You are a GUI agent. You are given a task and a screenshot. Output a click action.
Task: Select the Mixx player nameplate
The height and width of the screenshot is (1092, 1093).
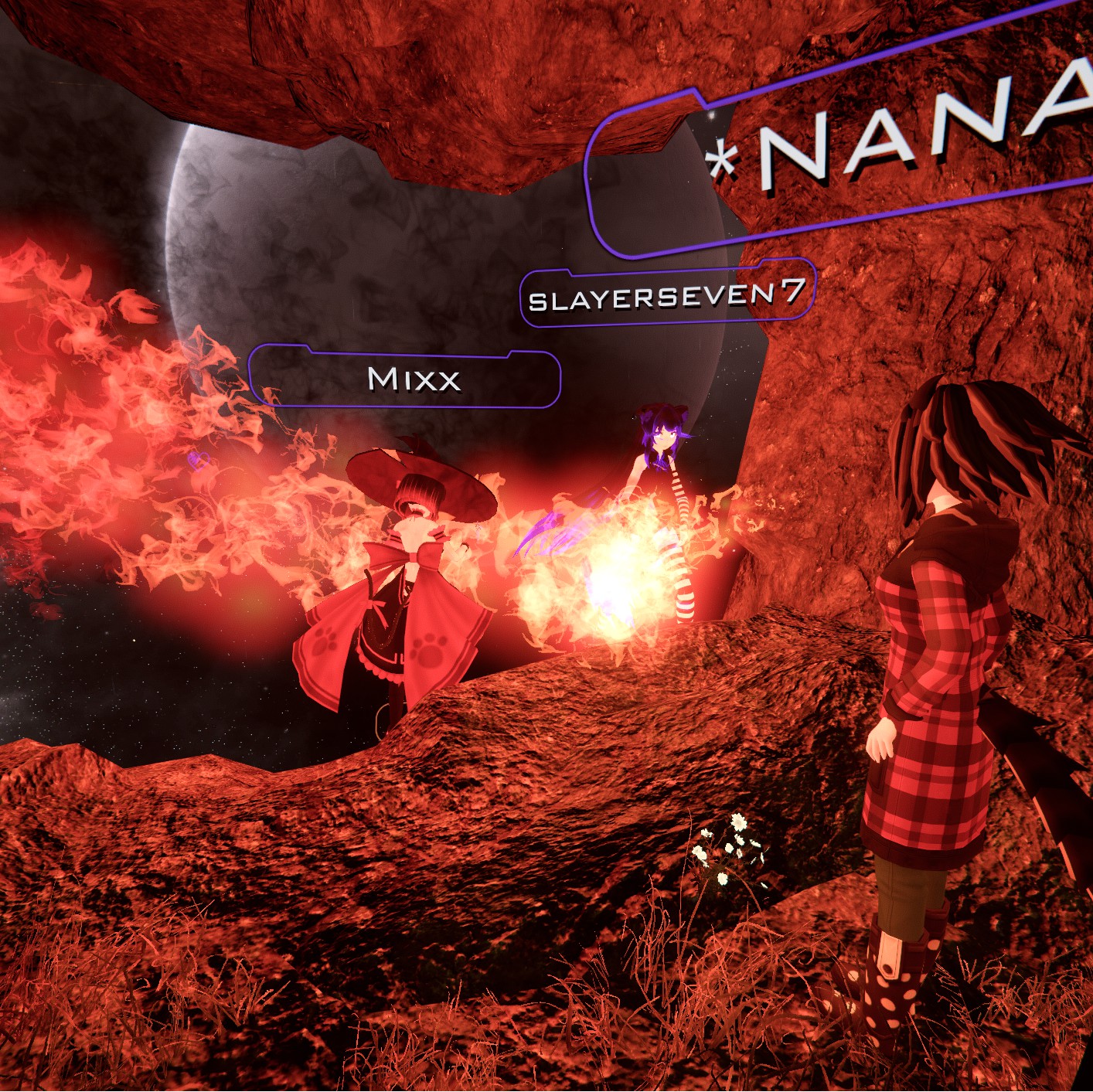click(405, 378)
